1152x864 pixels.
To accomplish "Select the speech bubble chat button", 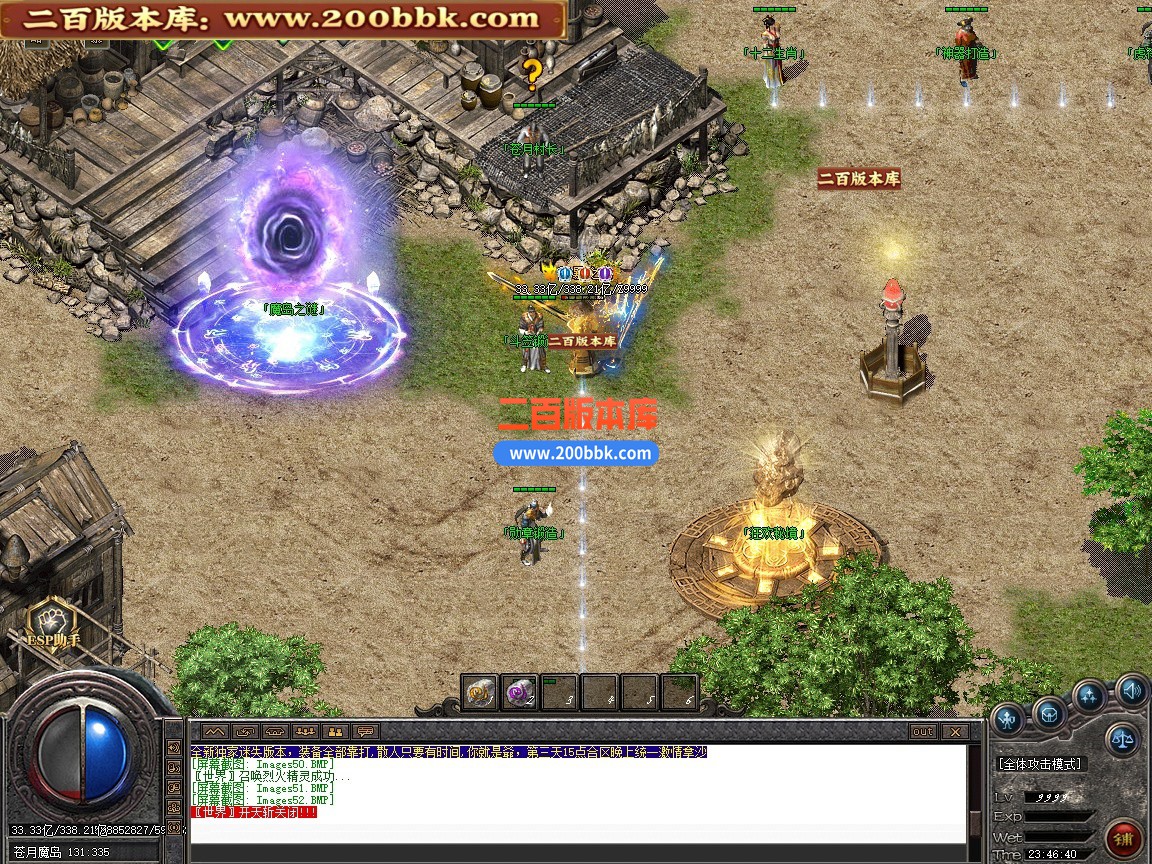I will (x=367, y=732).
